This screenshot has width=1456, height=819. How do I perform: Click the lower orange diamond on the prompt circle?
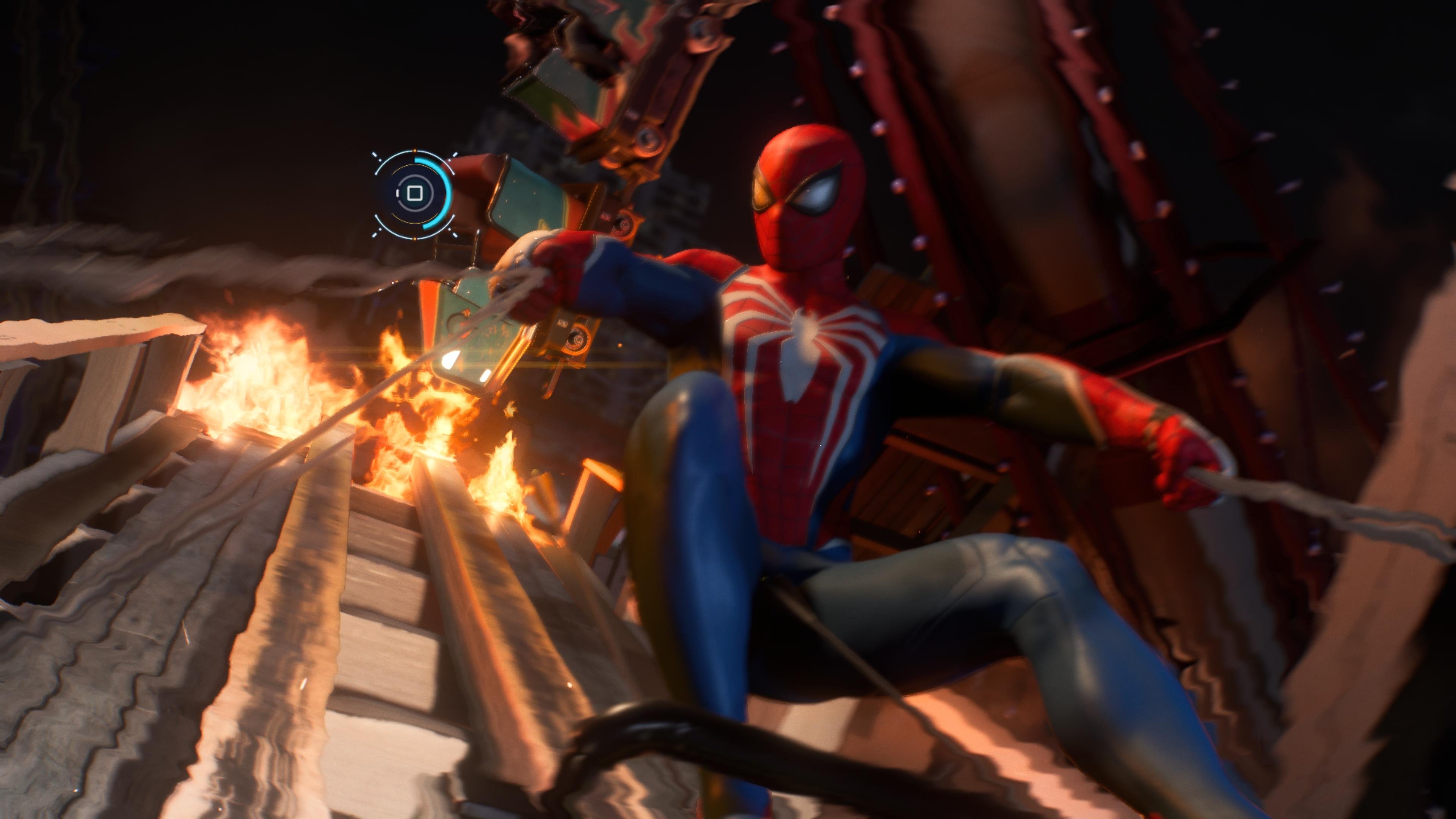pos(414,240)
